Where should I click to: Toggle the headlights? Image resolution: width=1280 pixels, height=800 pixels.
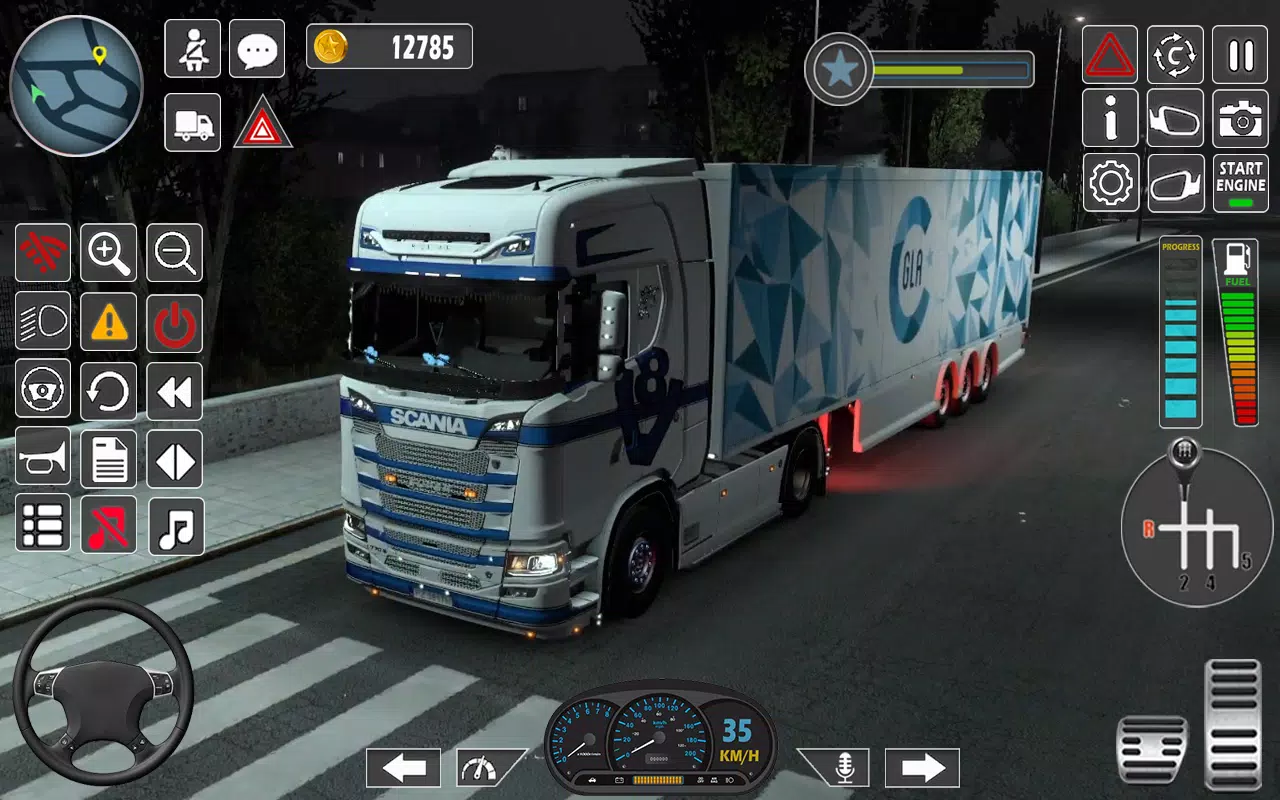tap(43, 322)
